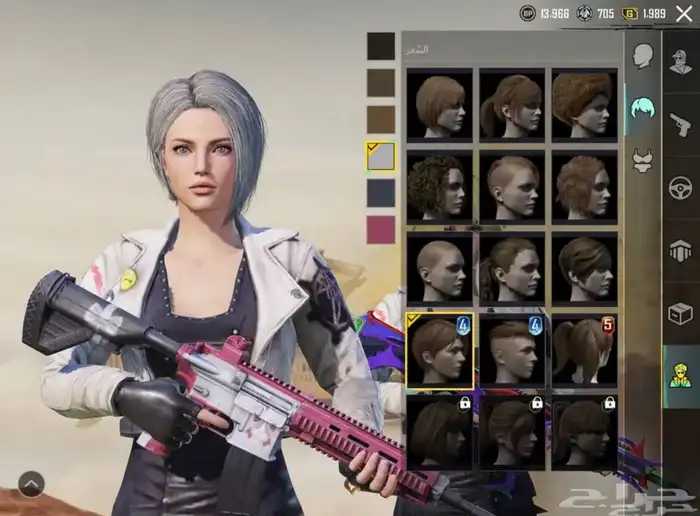Screen dimensions: 700x516
Task: Open the pistol weapons category
Action: 681,123
